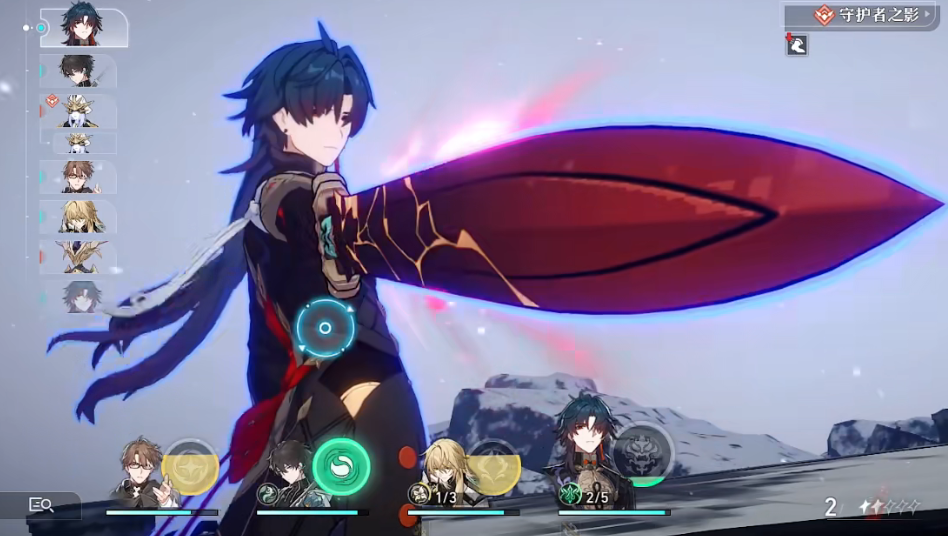This screenshot has width=948, height=536.
Task: Inspect the speed-down boot debuff icon
Action: [796, 44]
